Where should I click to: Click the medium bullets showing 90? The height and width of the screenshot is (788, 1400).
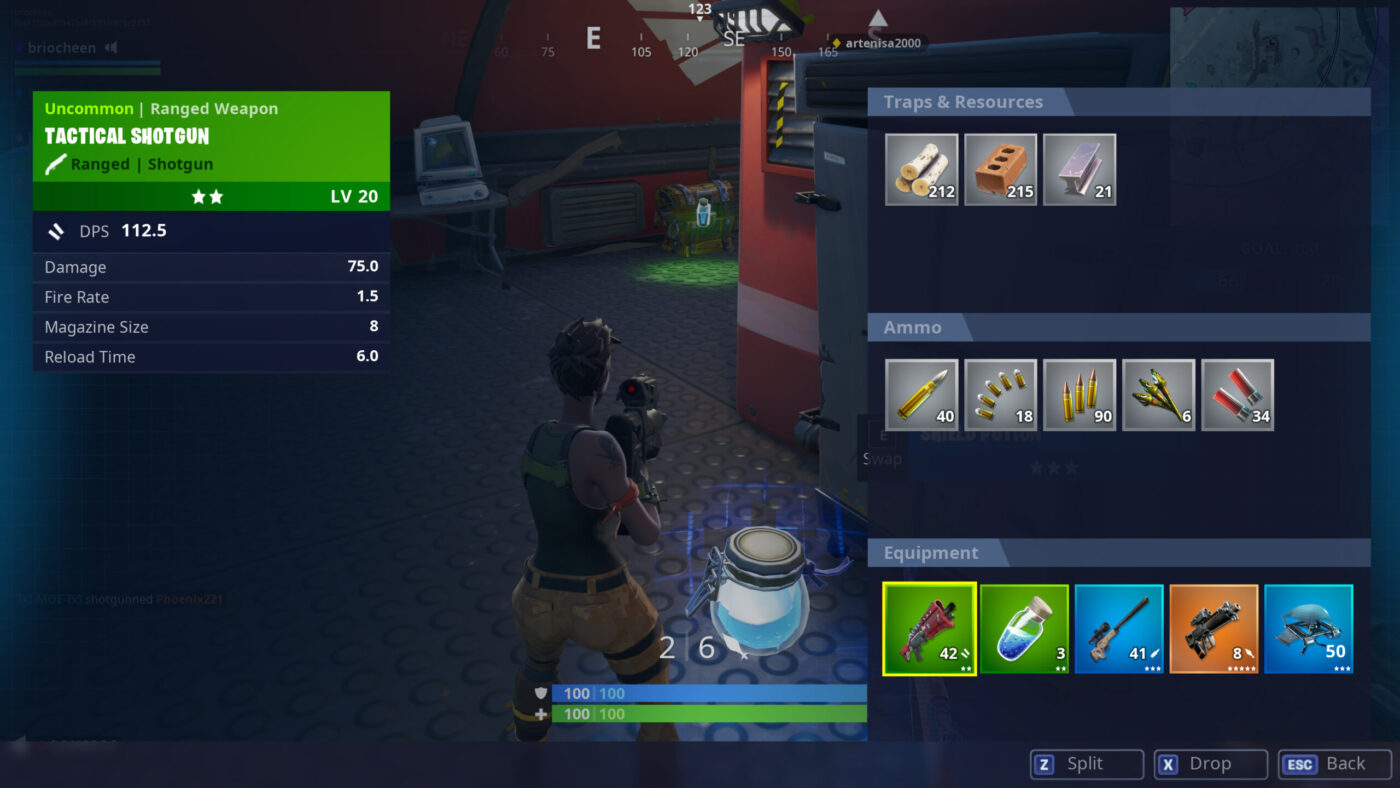point(1079,394)
